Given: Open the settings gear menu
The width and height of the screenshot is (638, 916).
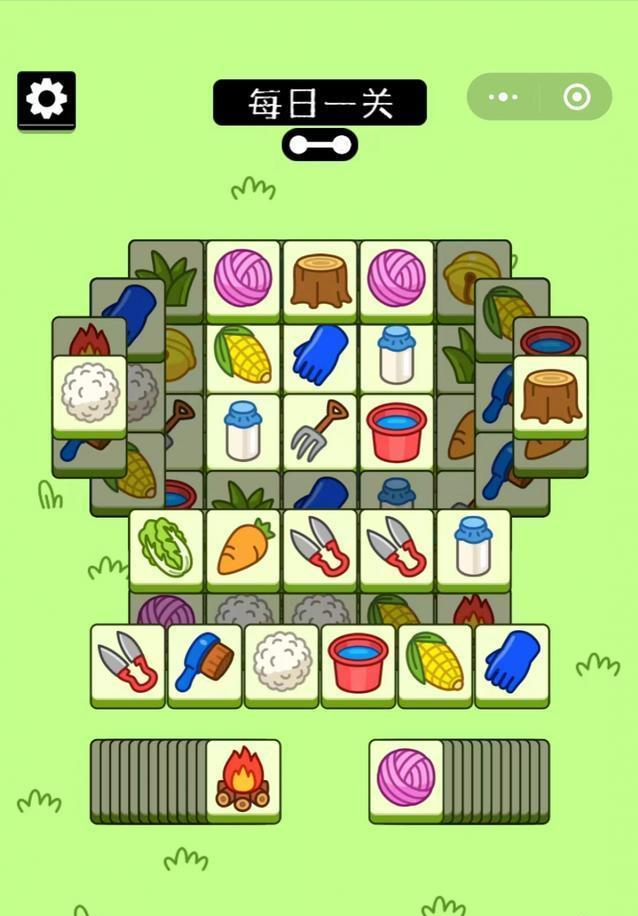Looking at the screenshot, I should pyautogui.click(x=46, y=99).
